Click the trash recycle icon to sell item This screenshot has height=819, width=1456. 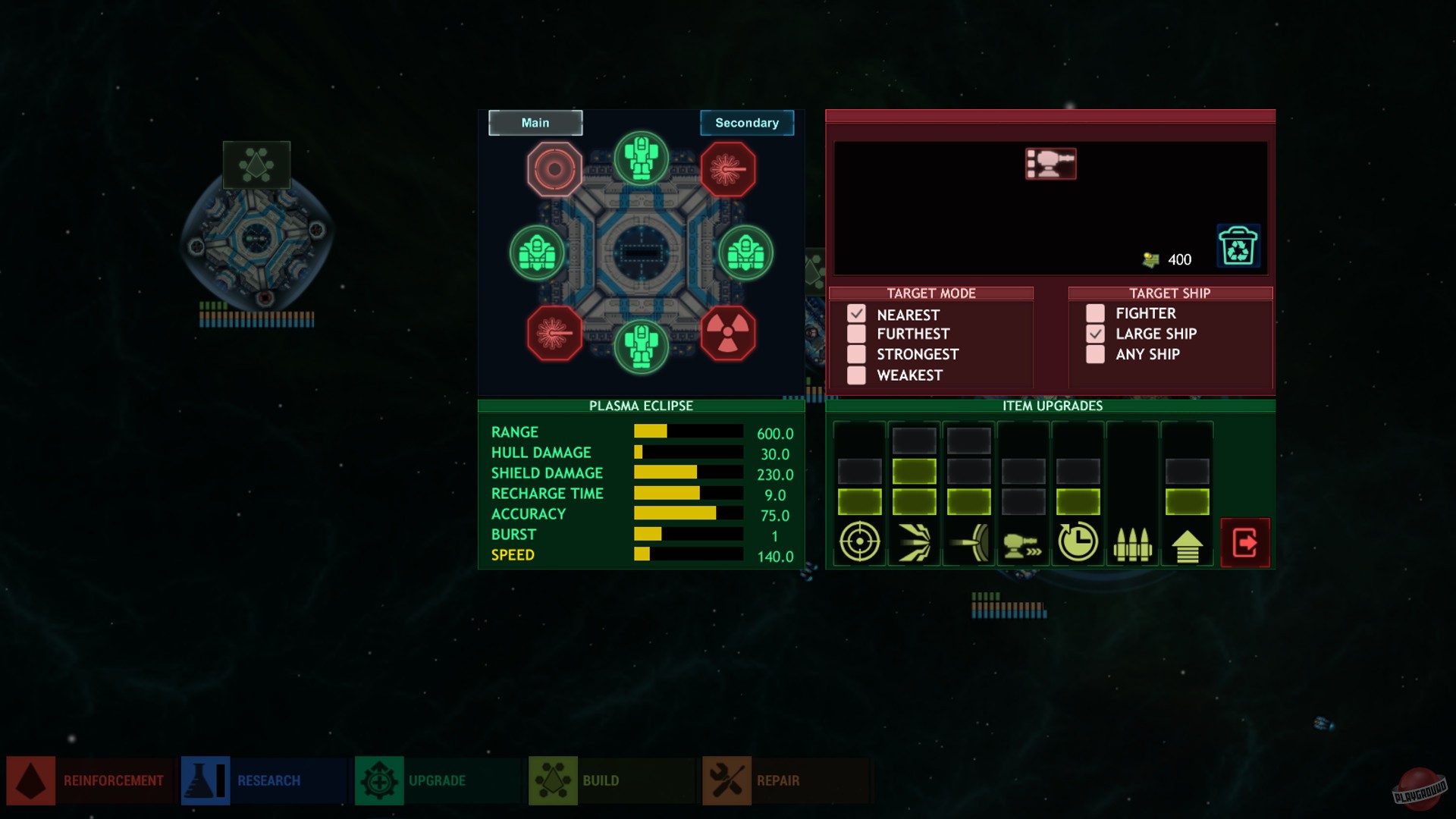point(1238,245)
